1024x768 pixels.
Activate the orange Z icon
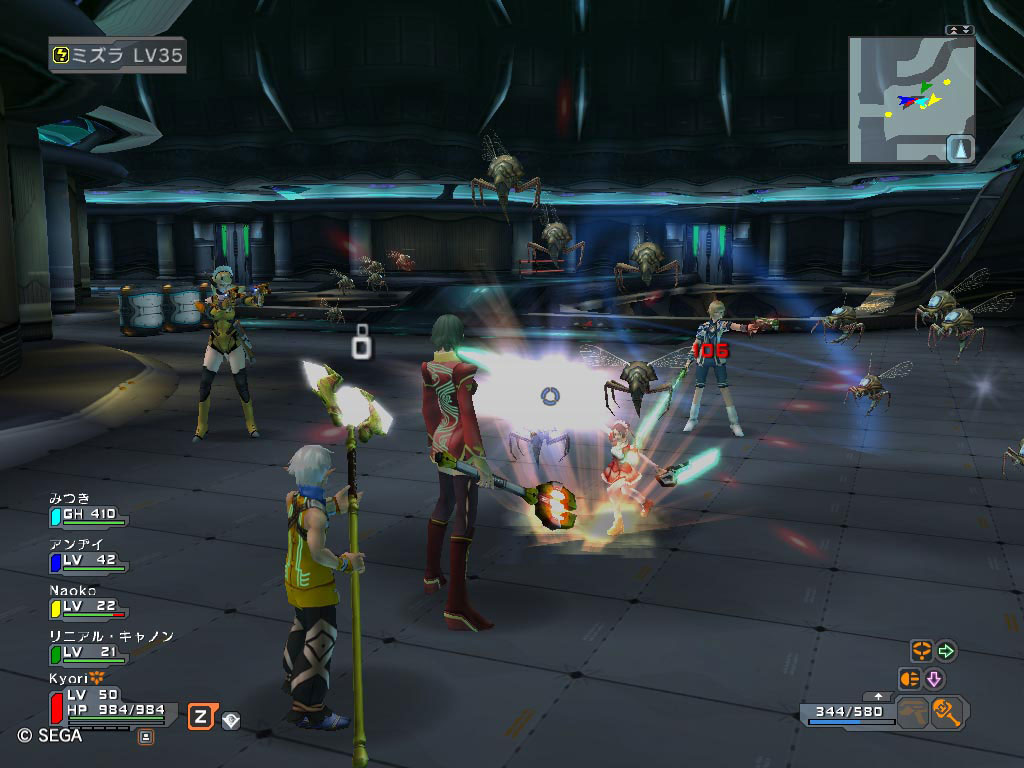(x=201, y=716)
